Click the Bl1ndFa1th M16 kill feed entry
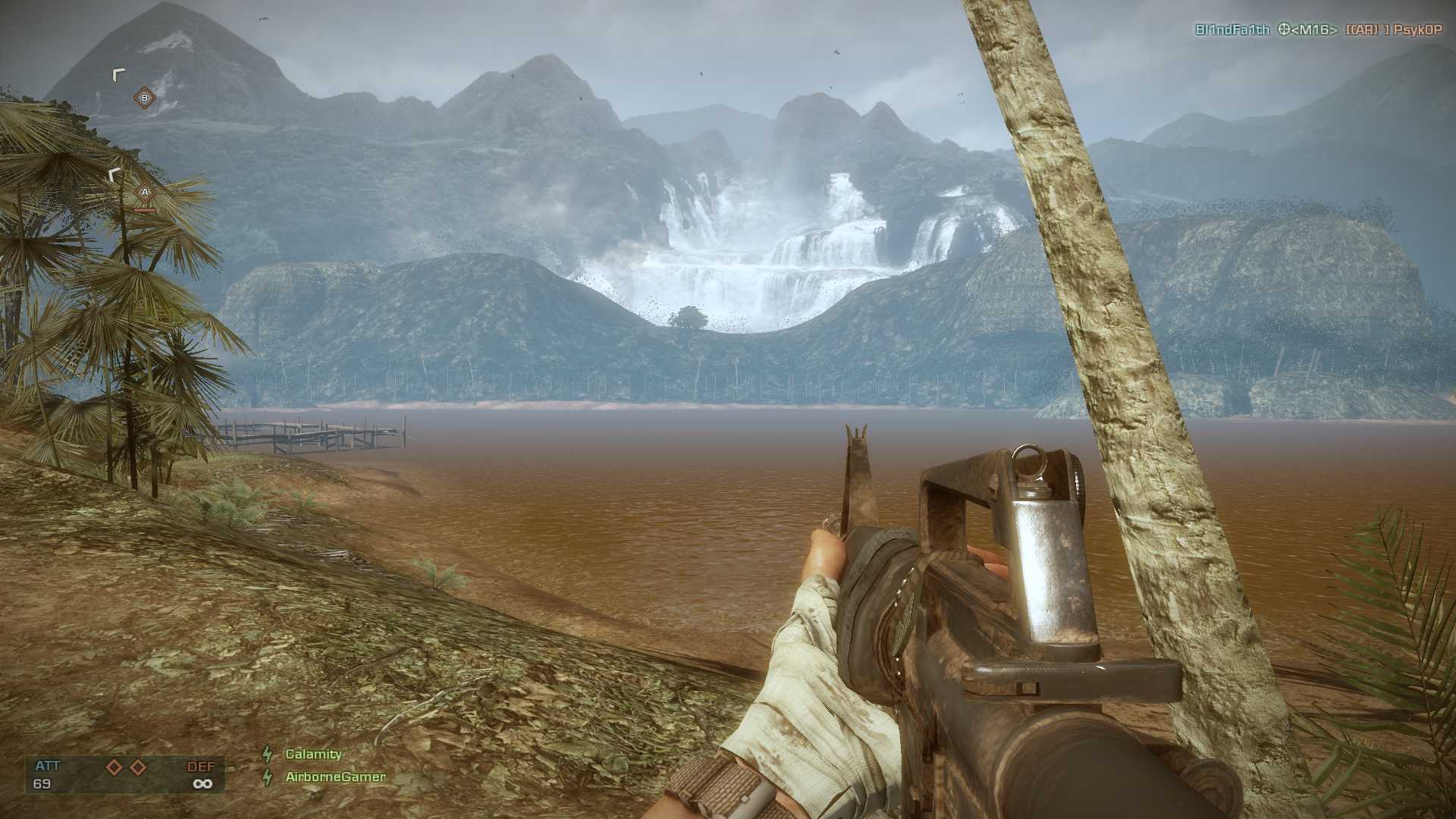 (x=1318, y=30)
